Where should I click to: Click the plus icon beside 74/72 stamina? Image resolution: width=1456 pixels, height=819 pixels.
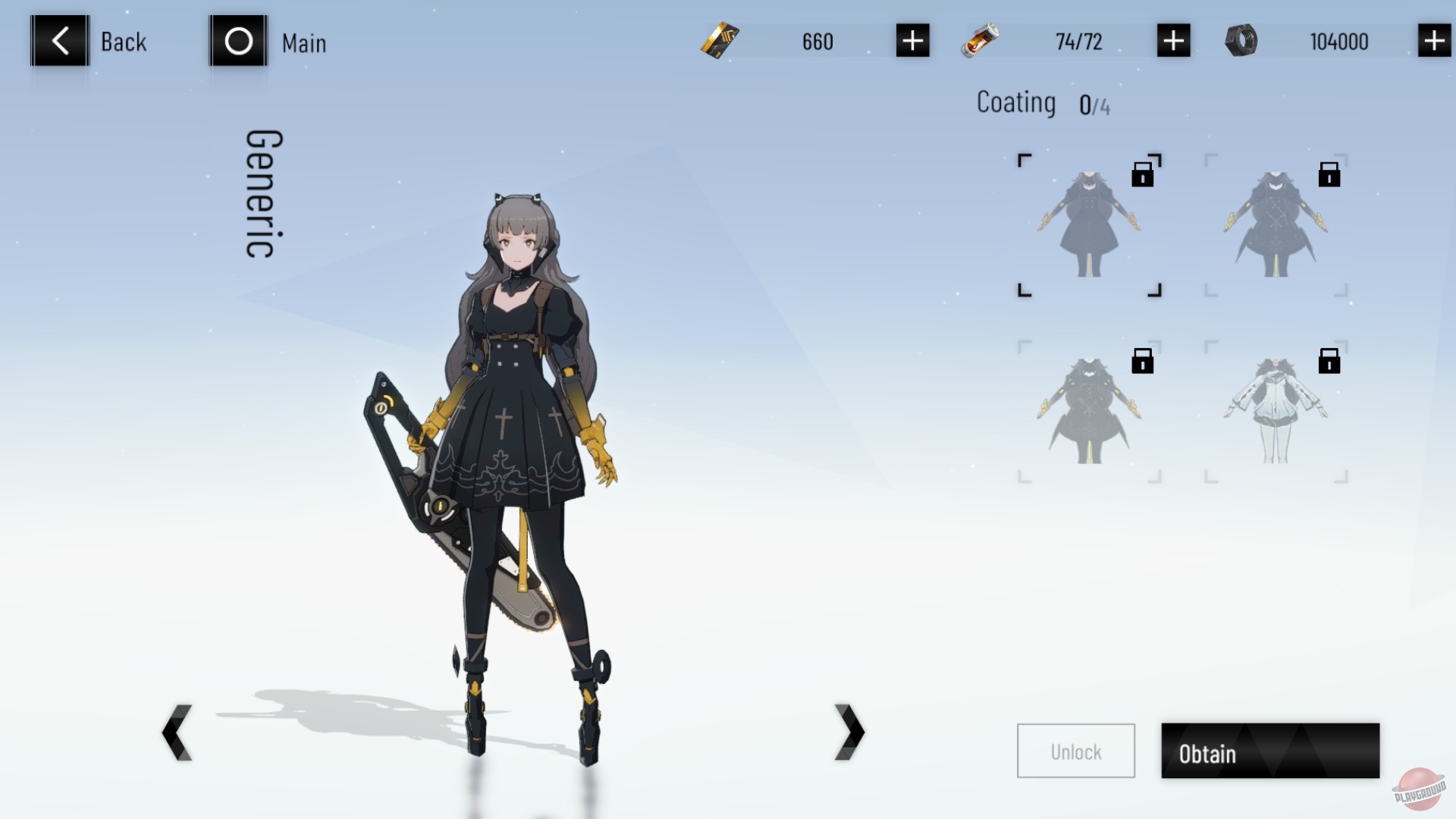[x=1172, y=42]
